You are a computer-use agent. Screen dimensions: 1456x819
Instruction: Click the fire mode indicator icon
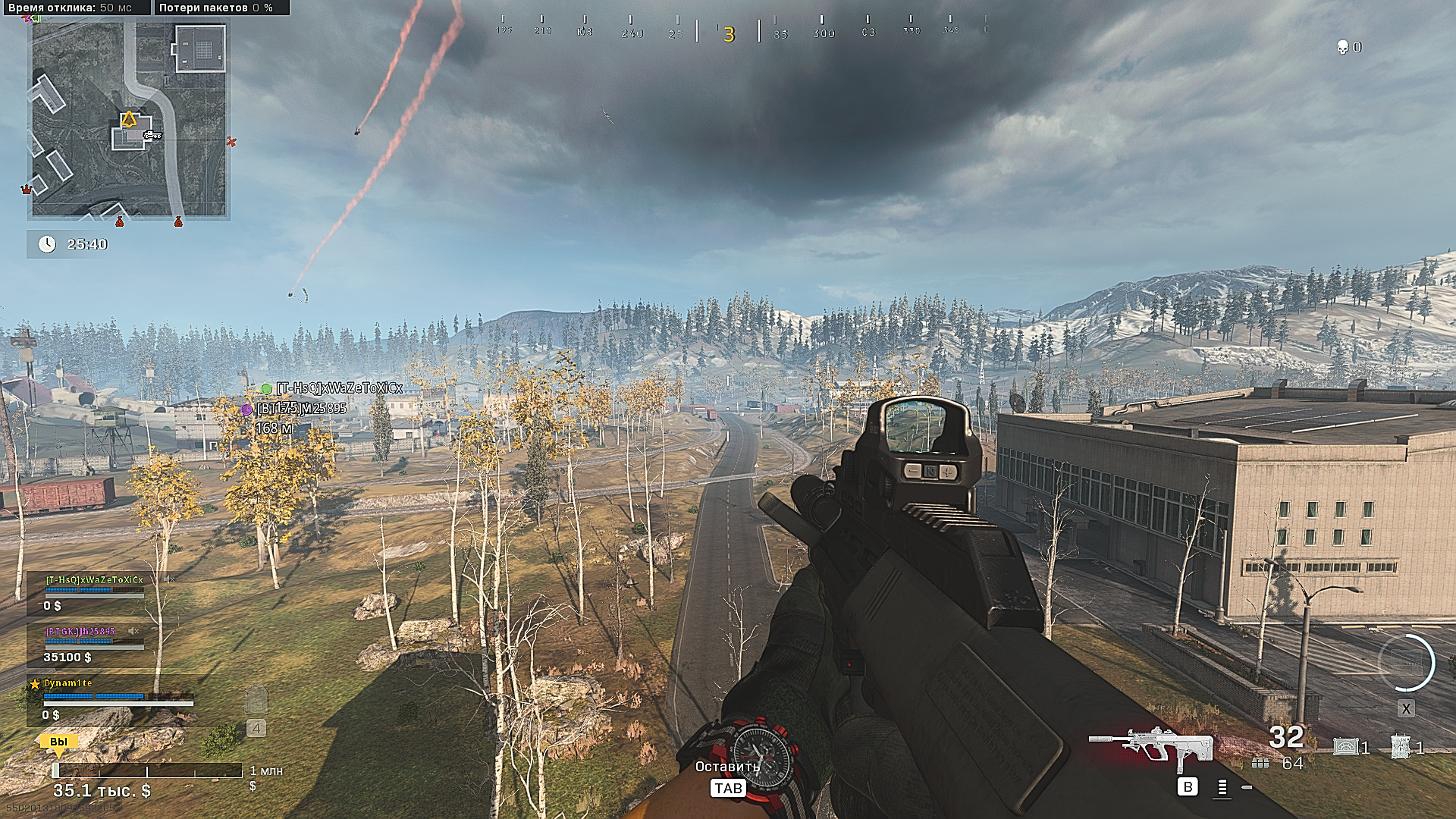click(1222, 788)
